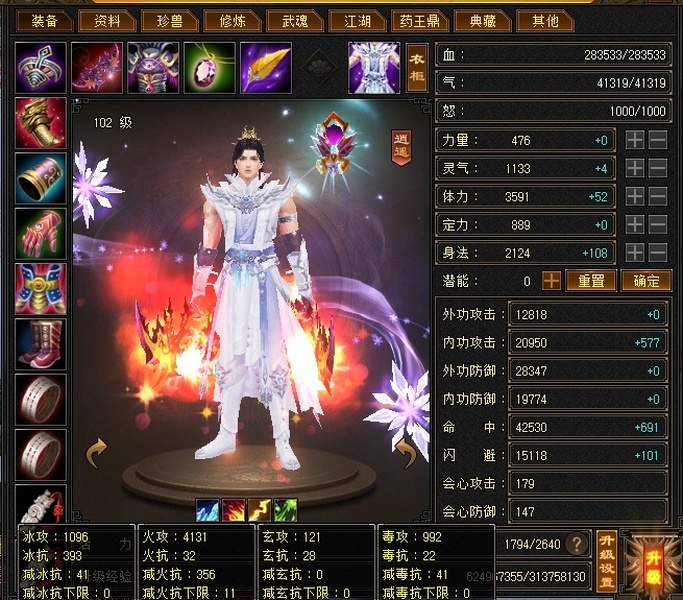
Task: Switch to the 江湖 tab
Action: [x=358, y=21]
